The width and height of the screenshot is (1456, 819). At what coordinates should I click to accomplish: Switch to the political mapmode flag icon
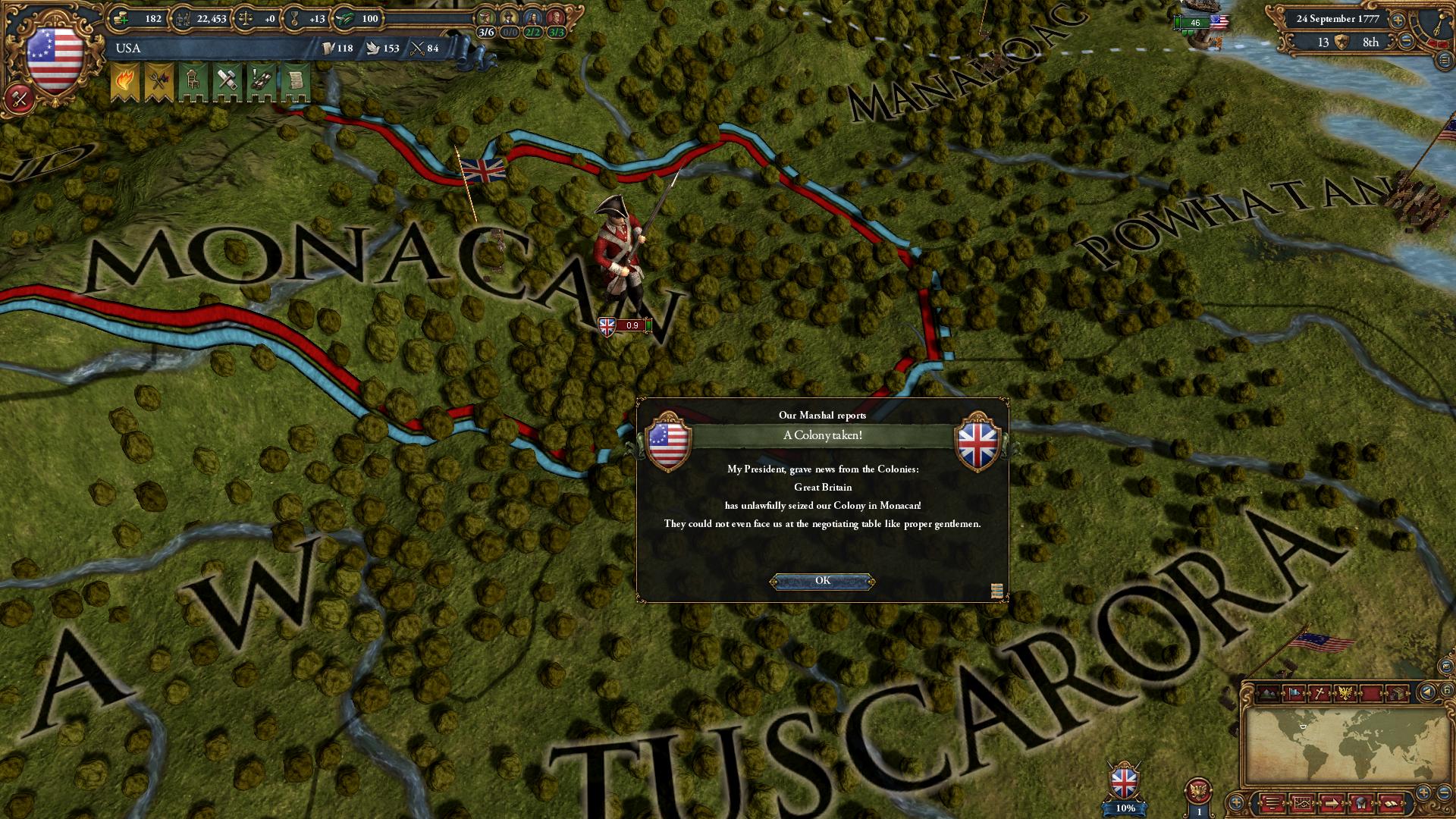point(1293,693)
